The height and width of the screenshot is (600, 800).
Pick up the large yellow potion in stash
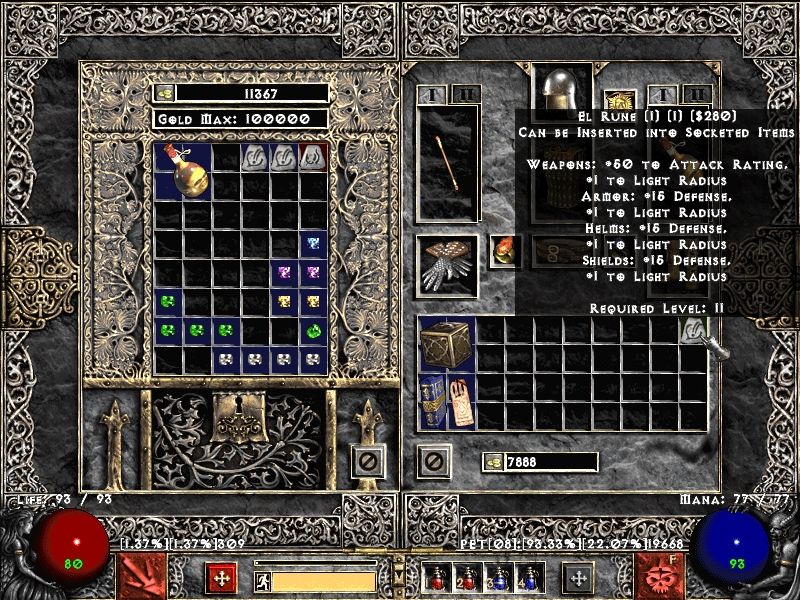point(183,172)
